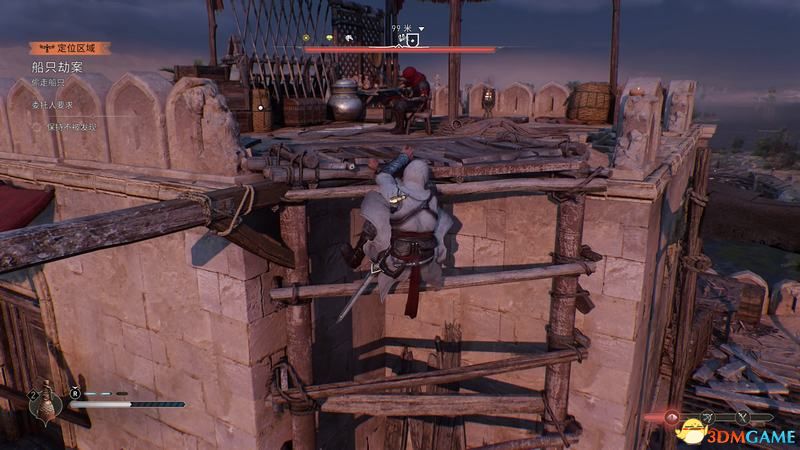This screenshot has height=450, width=800.
Task: Click the 定位区域 orange objective banner
Action: coord(69,47)
